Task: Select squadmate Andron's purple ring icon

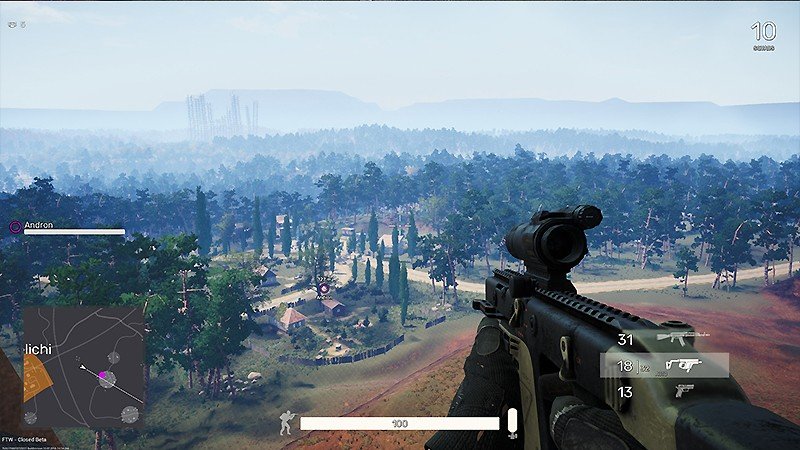Action: pyautogui.click(x=15, y=227)
